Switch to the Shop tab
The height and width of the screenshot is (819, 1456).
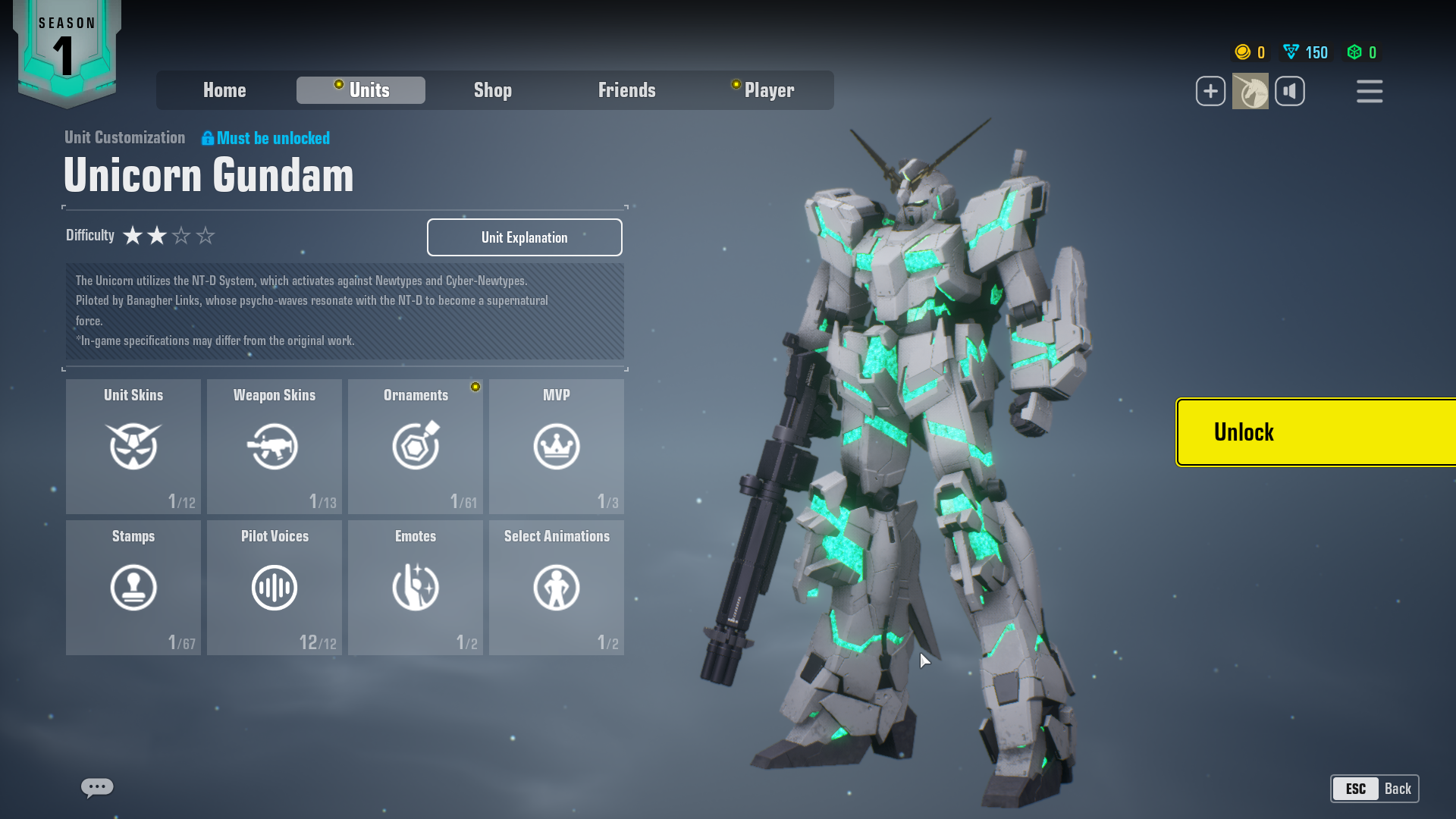(493, 90)
